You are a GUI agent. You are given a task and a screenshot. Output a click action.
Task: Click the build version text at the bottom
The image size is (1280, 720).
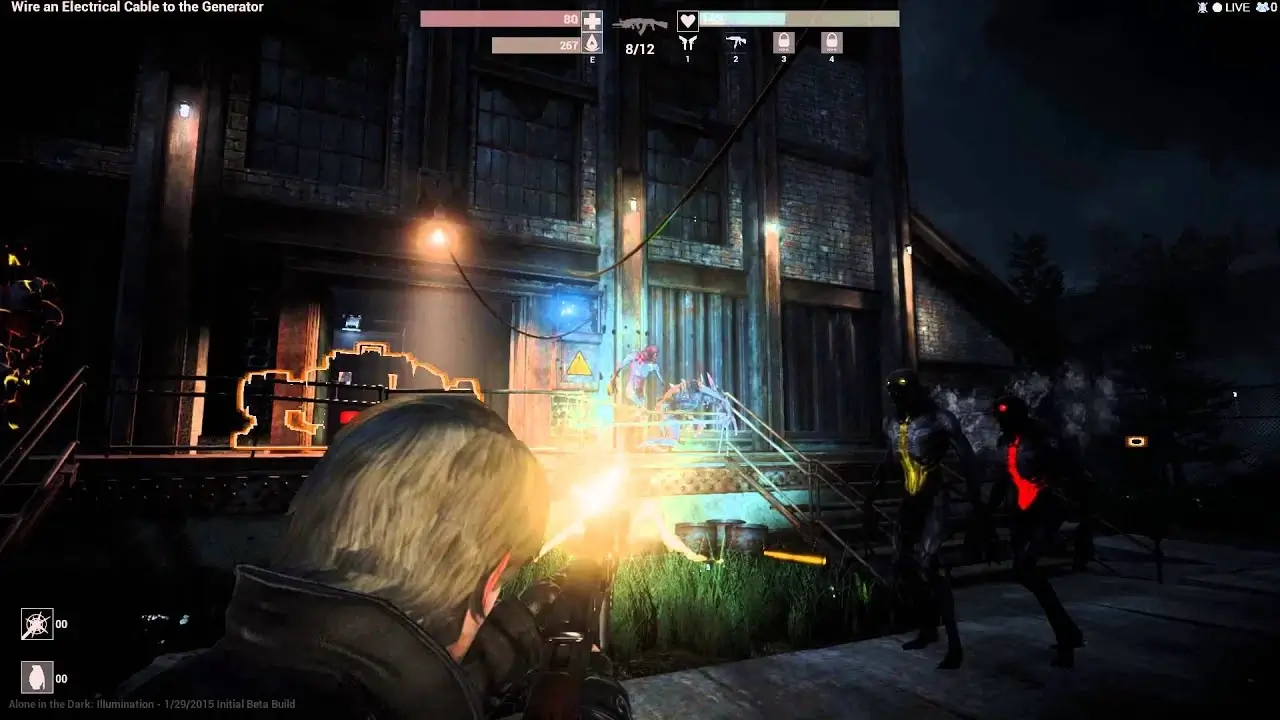[148, 703]
